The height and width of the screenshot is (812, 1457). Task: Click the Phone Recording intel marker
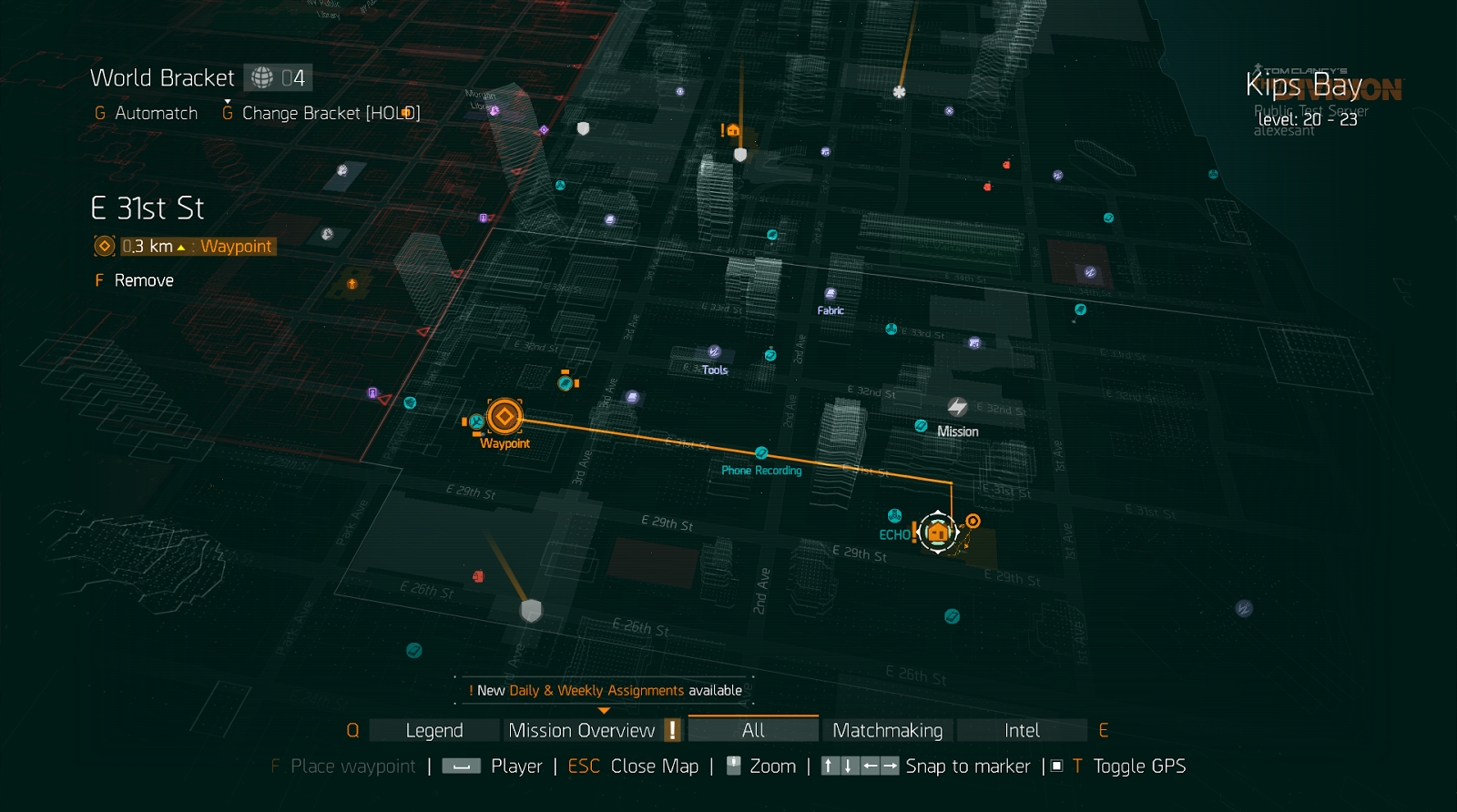coord(761,453)
